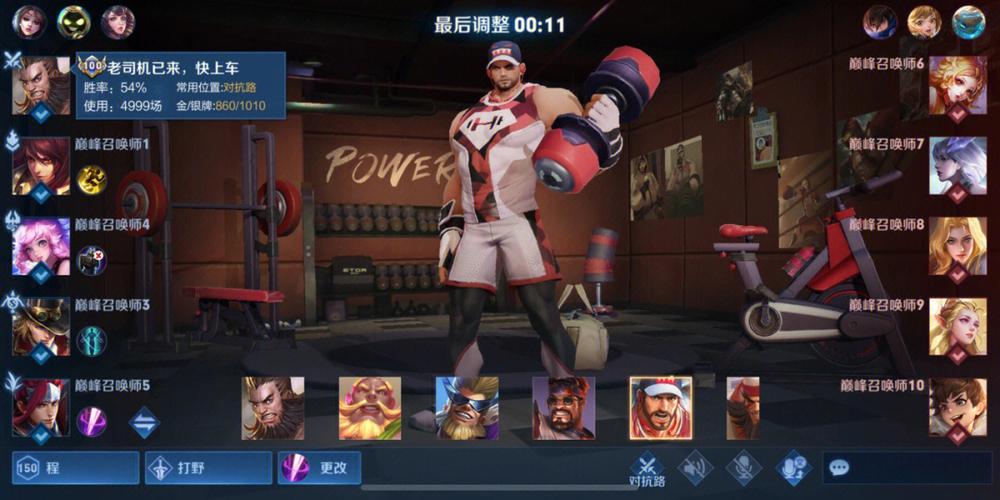Click 巅峰召唤师3's hat-wearing hero portrait
1000x500 pixels.
click(41, 326)
